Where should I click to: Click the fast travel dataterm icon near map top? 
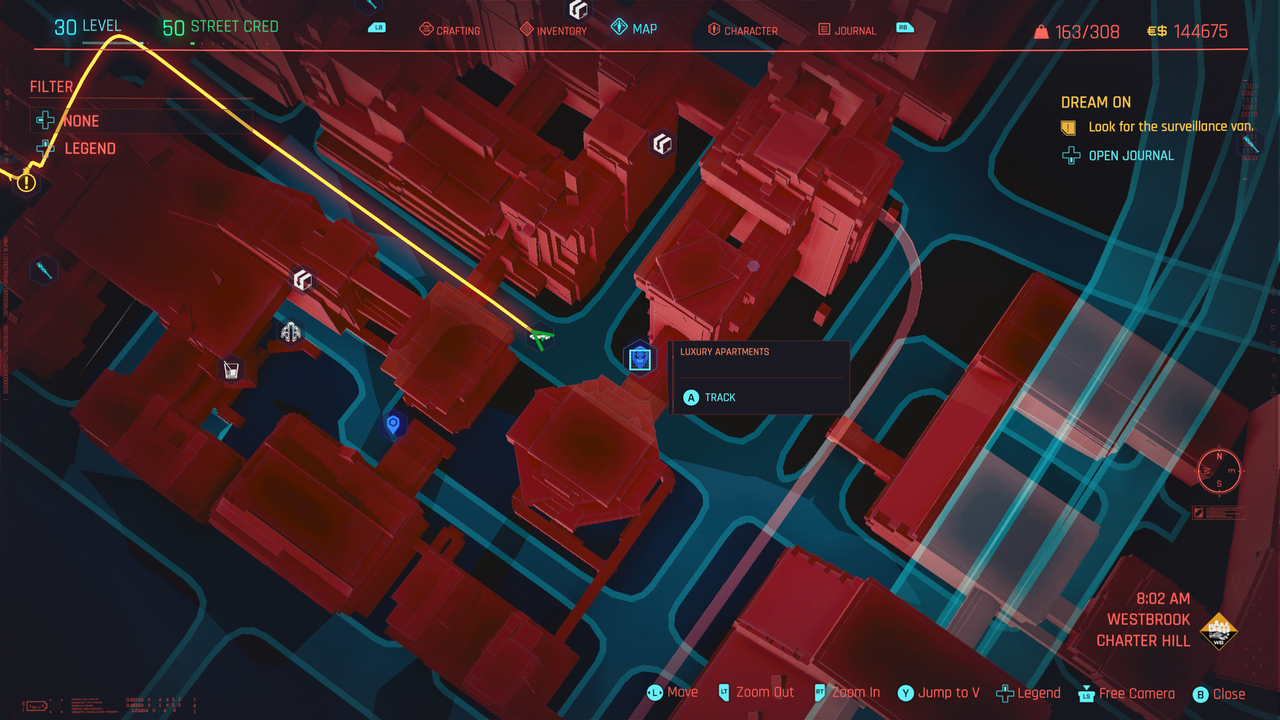[x=661, y=144]
